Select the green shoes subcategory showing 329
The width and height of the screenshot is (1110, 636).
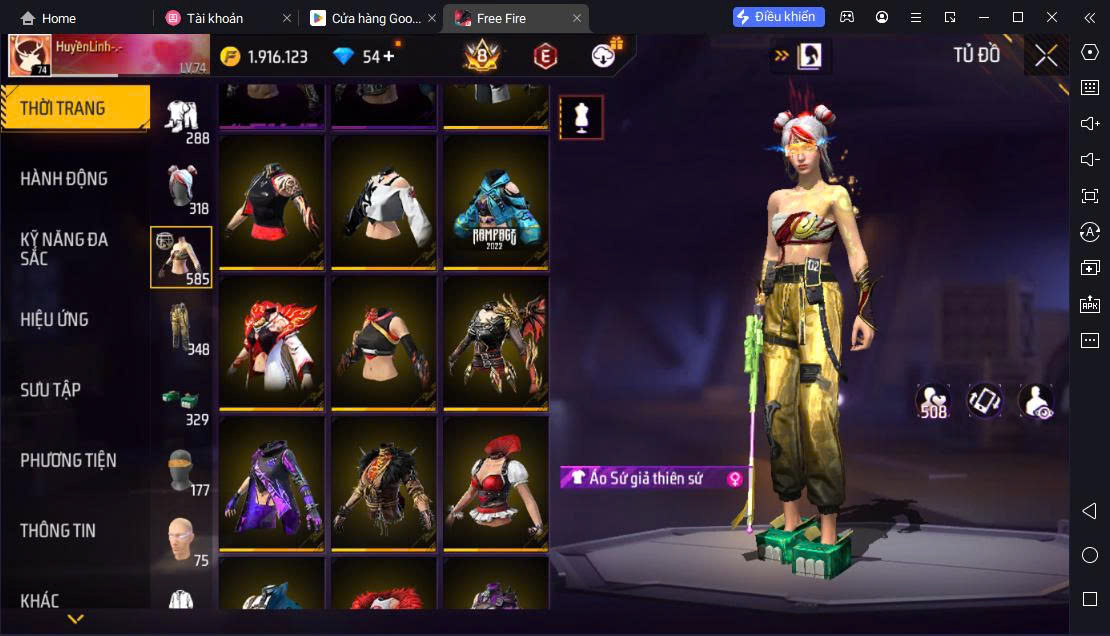pos(181,400)
